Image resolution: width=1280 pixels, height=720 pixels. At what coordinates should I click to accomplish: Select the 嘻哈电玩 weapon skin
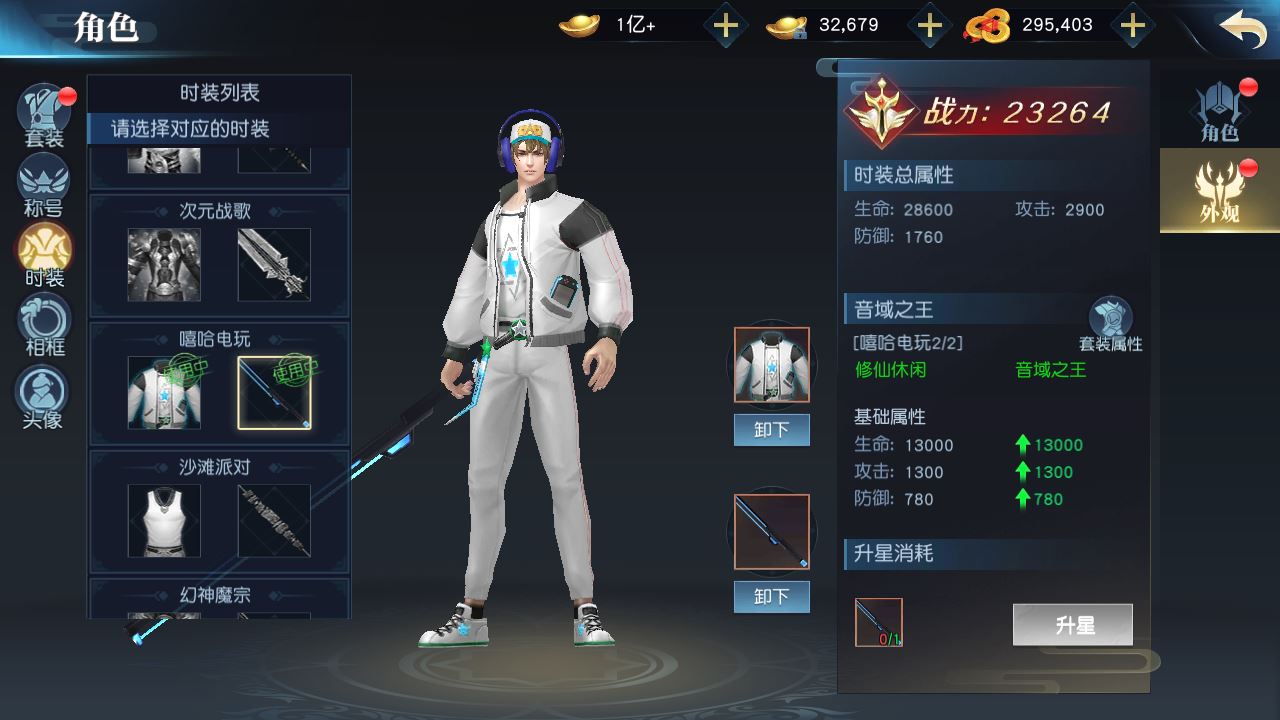[x=274, y=393]
